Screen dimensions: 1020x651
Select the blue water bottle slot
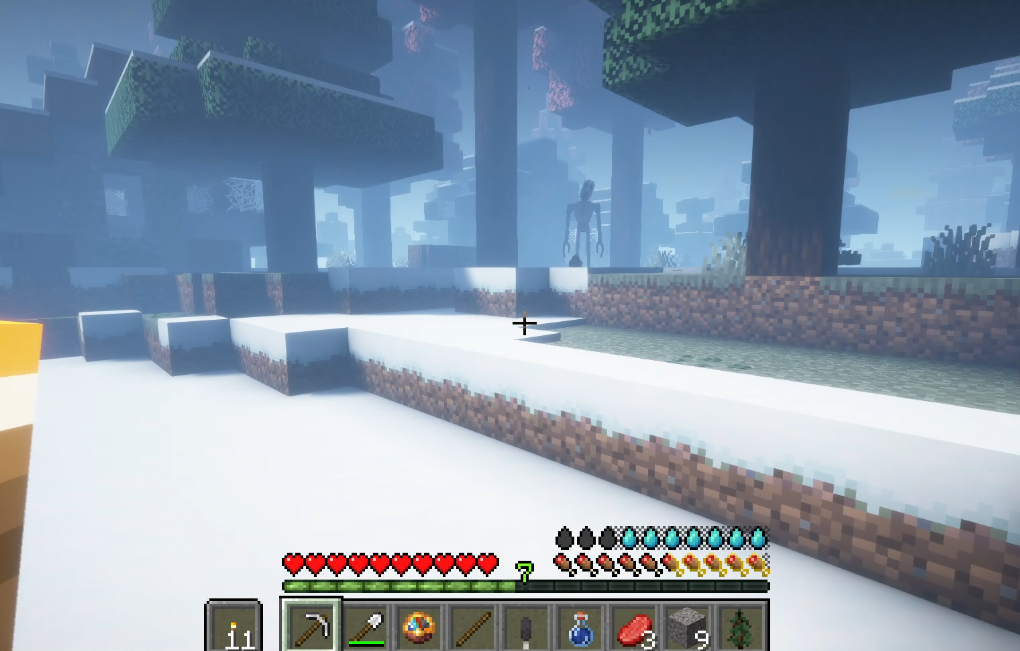[x=581, y=628]
